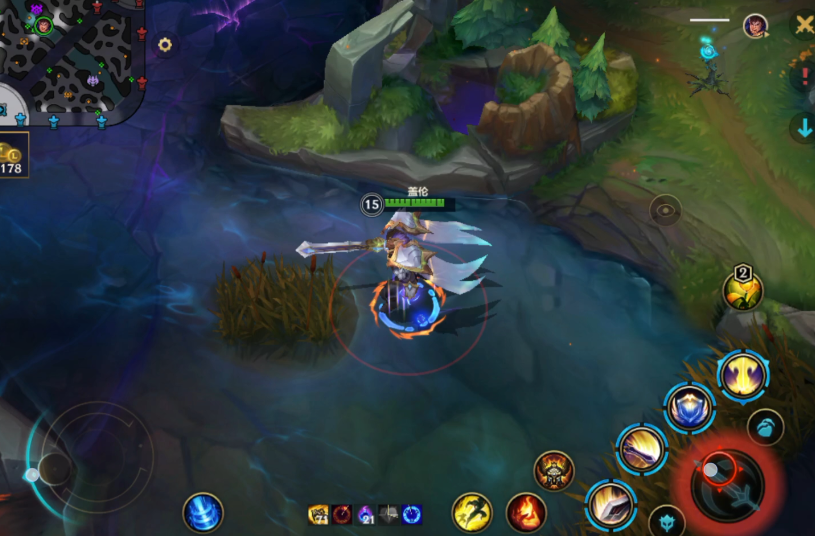Screen dimensions: 815x536
Task: Activate the horned helmet item ability
Action: coord(554,470)
